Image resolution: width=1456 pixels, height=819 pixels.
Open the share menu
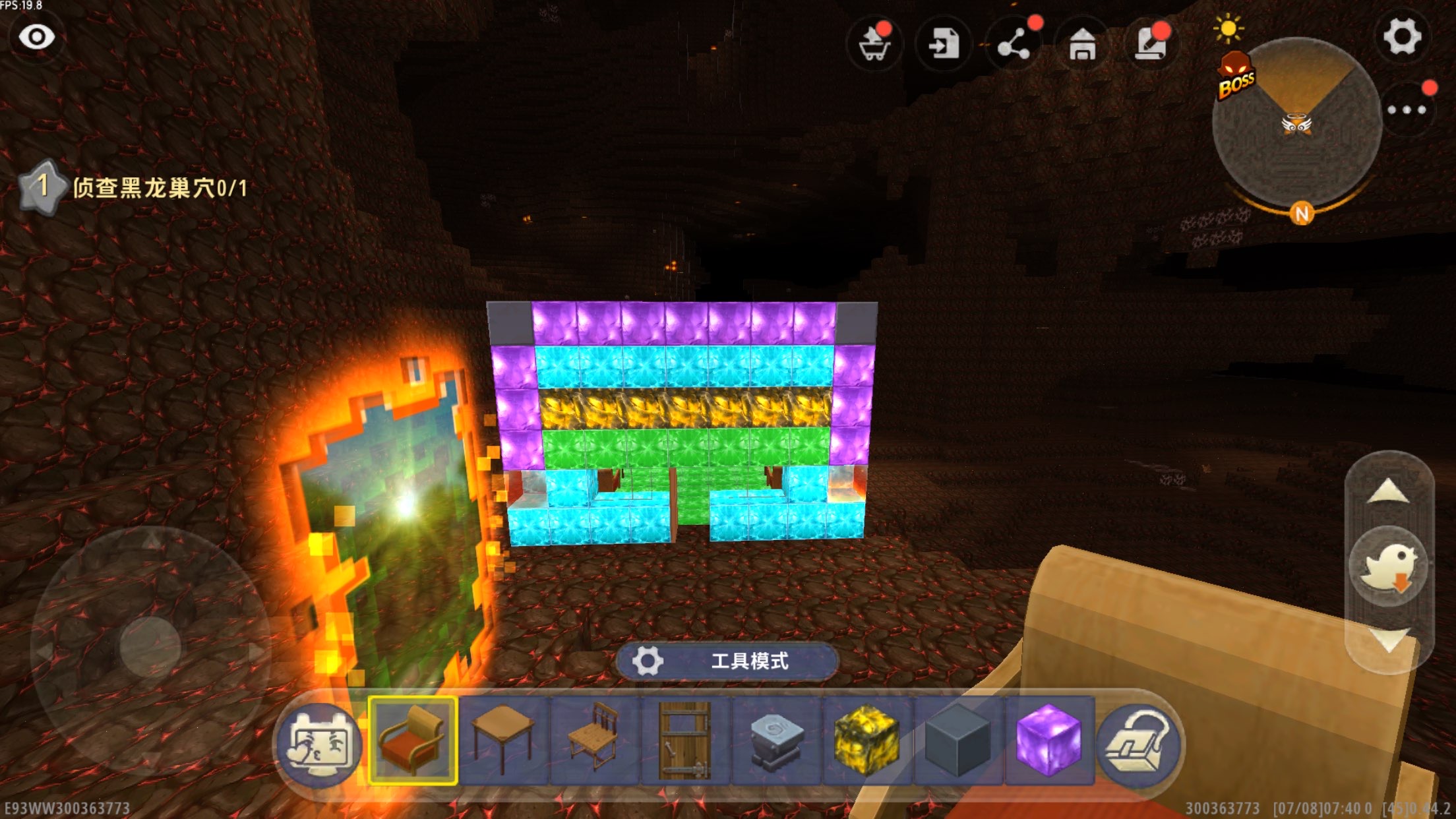[1014, 45]
